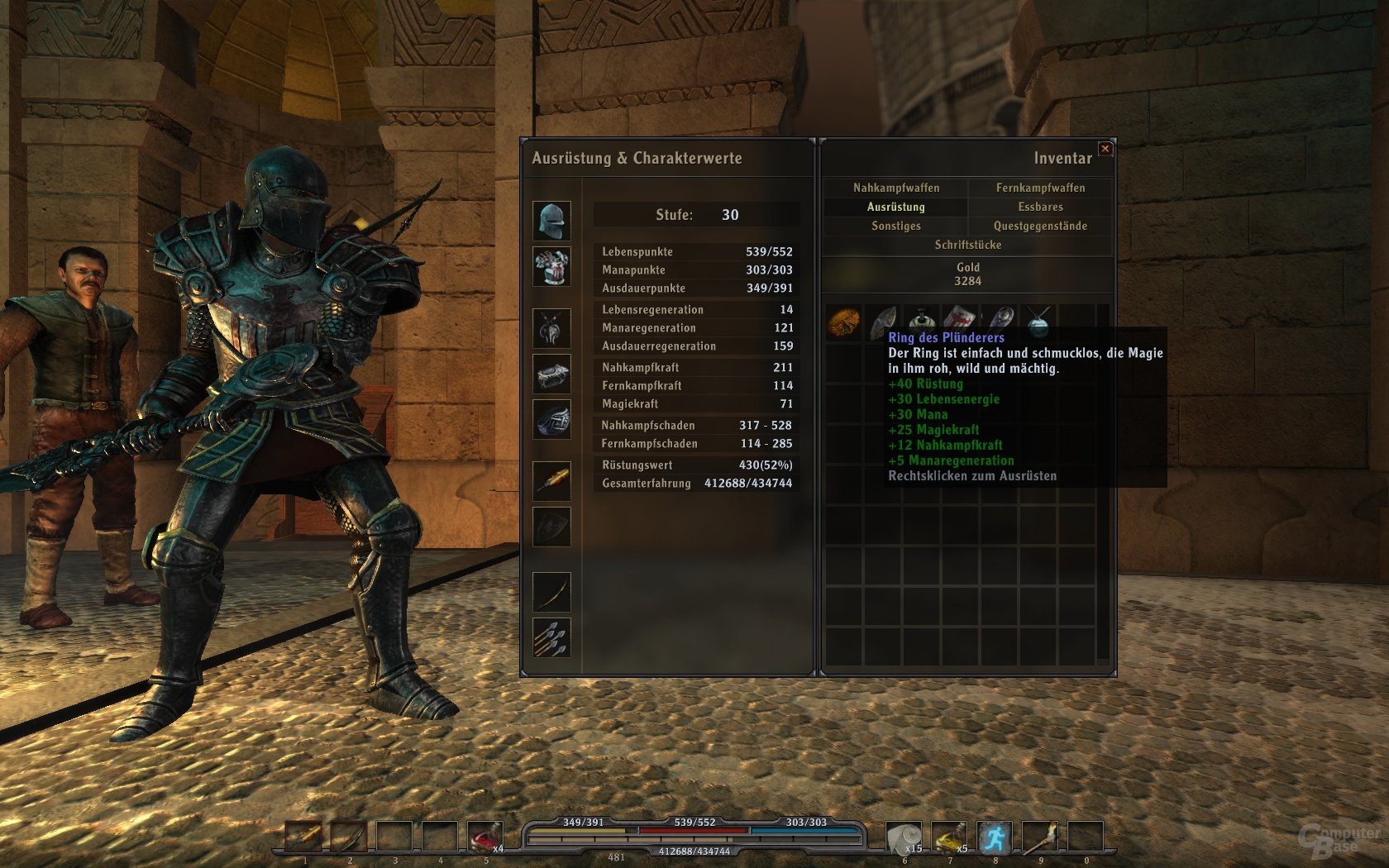Select the equipped helmet slot
Viewport: 1389px width, 868px height.
coord(551,221)
